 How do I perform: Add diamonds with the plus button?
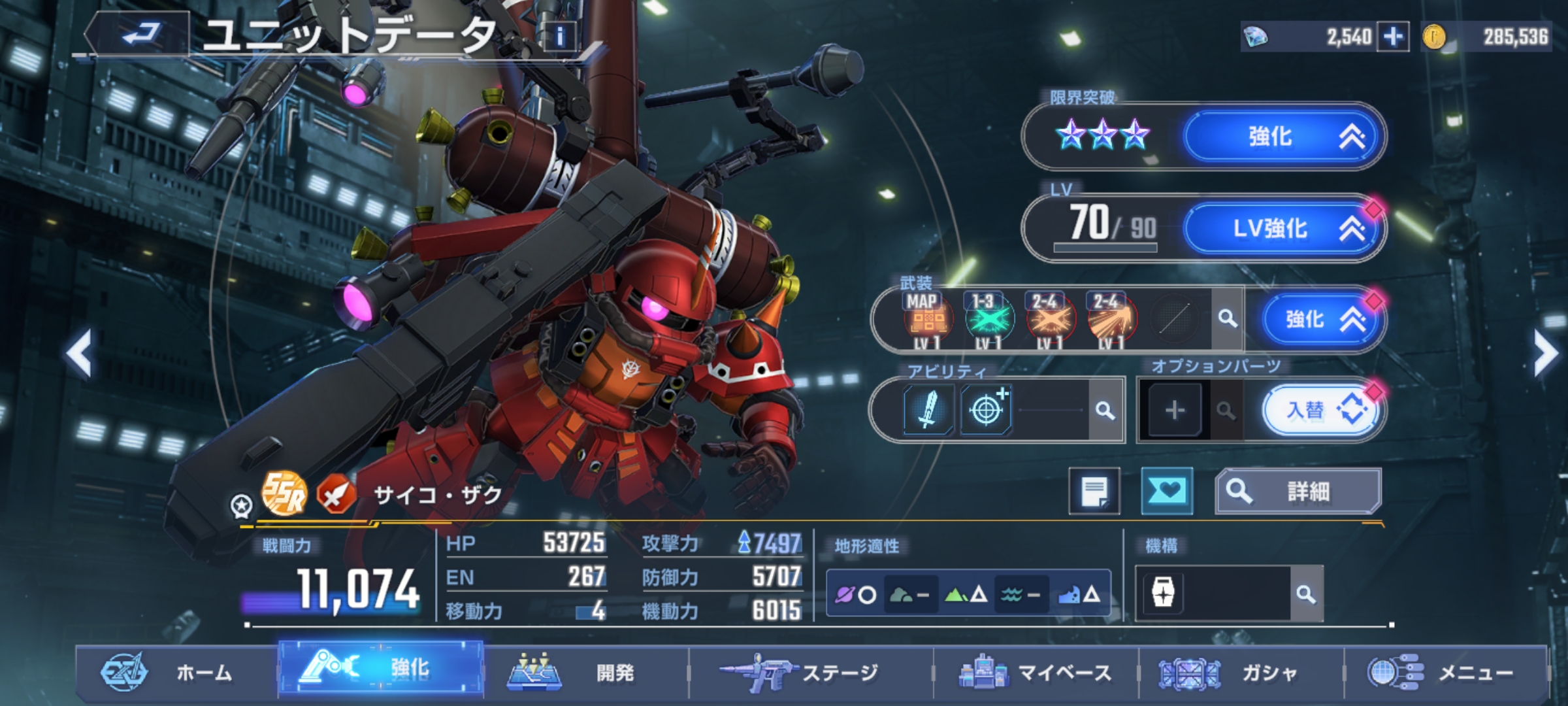pyautogui.click(x=1392, y=37)
